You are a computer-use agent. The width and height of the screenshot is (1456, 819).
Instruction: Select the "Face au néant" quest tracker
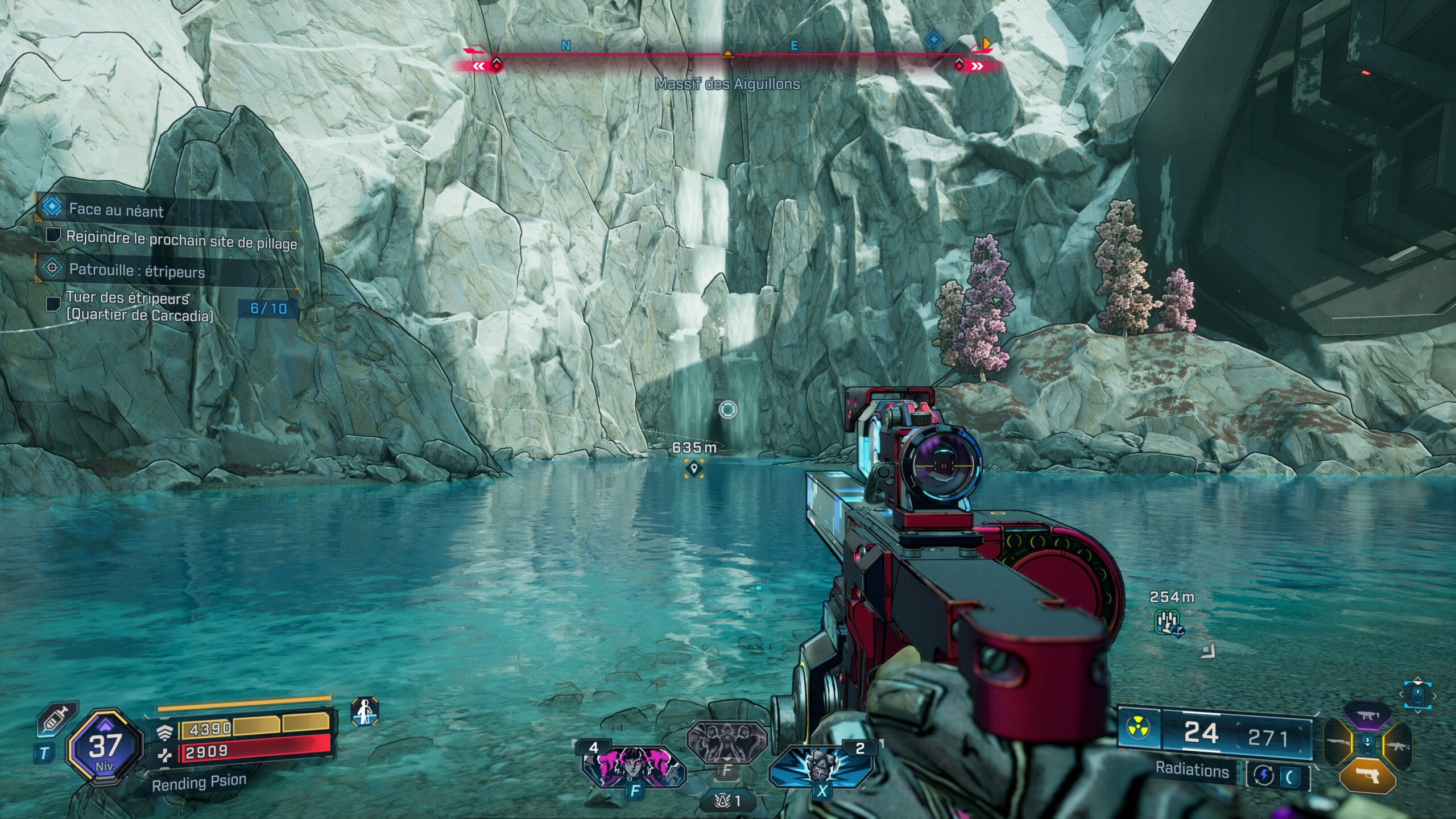[x=116, y=209]
